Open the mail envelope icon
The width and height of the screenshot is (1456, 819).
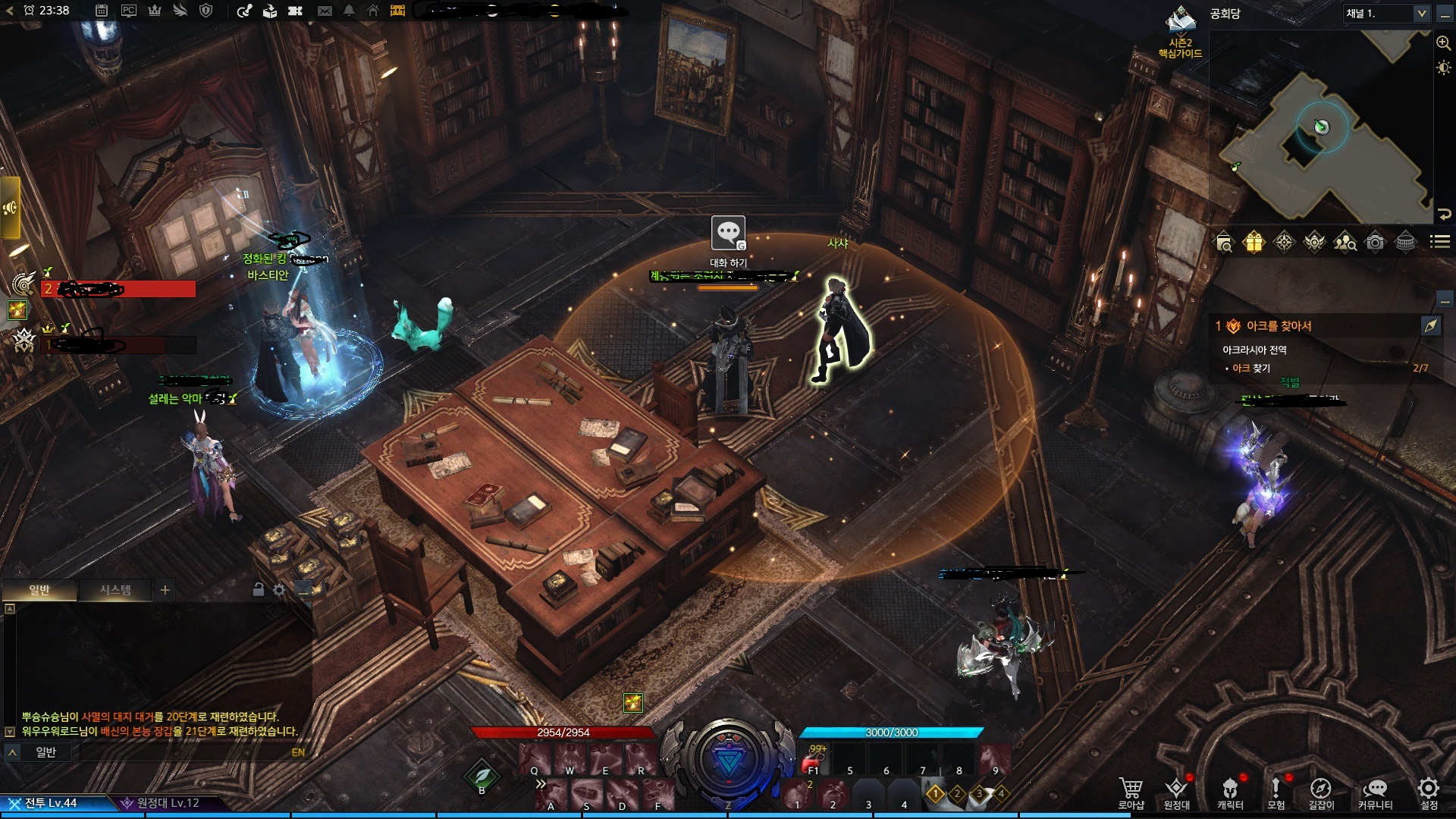[x=325, y=11]
